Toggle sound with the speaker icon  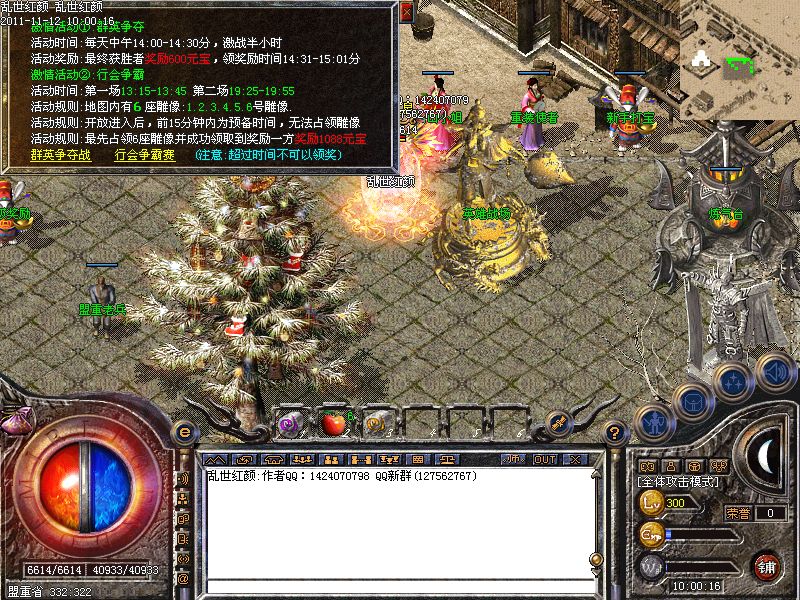(773, 370)
